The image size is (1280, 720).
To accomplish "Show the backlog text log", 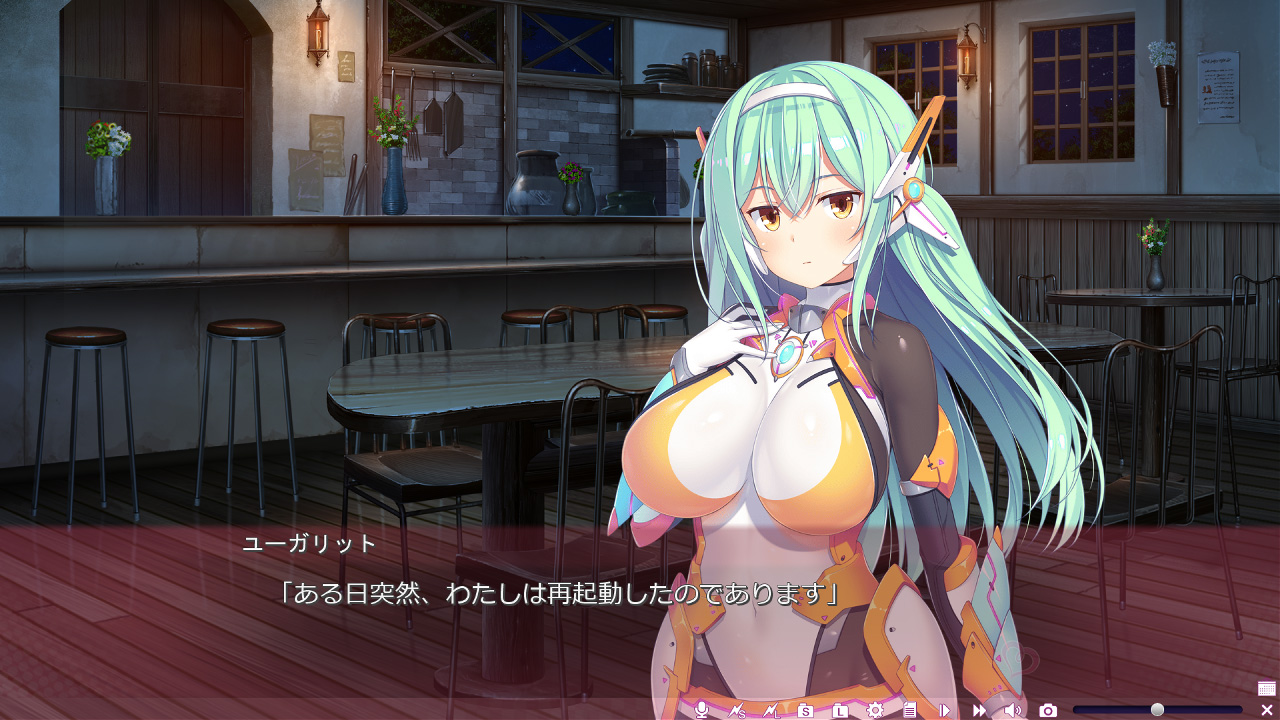I will tap(909, 710).
